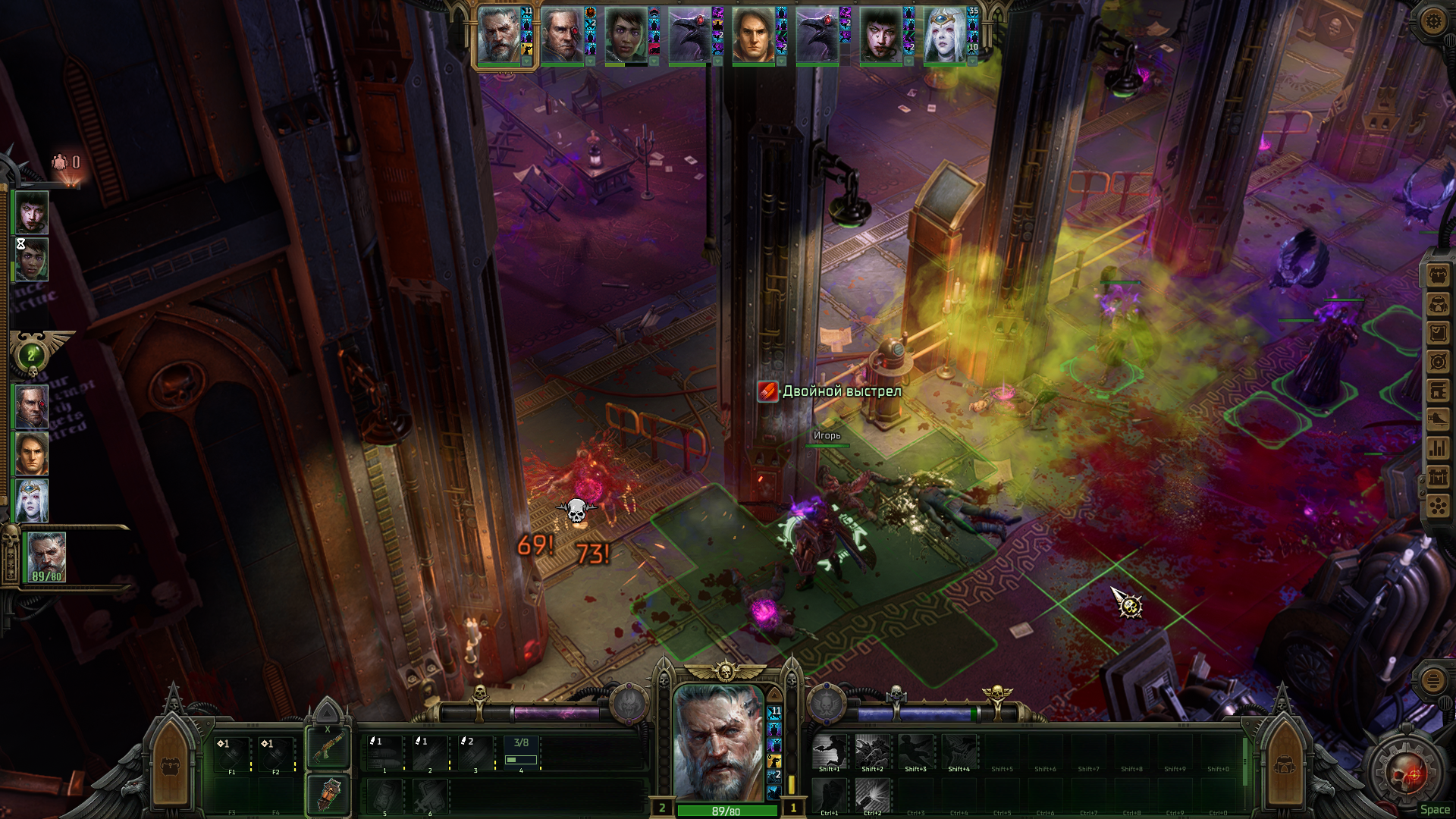
Task: Open the gear settings menu
Action: pos(1432,20)
